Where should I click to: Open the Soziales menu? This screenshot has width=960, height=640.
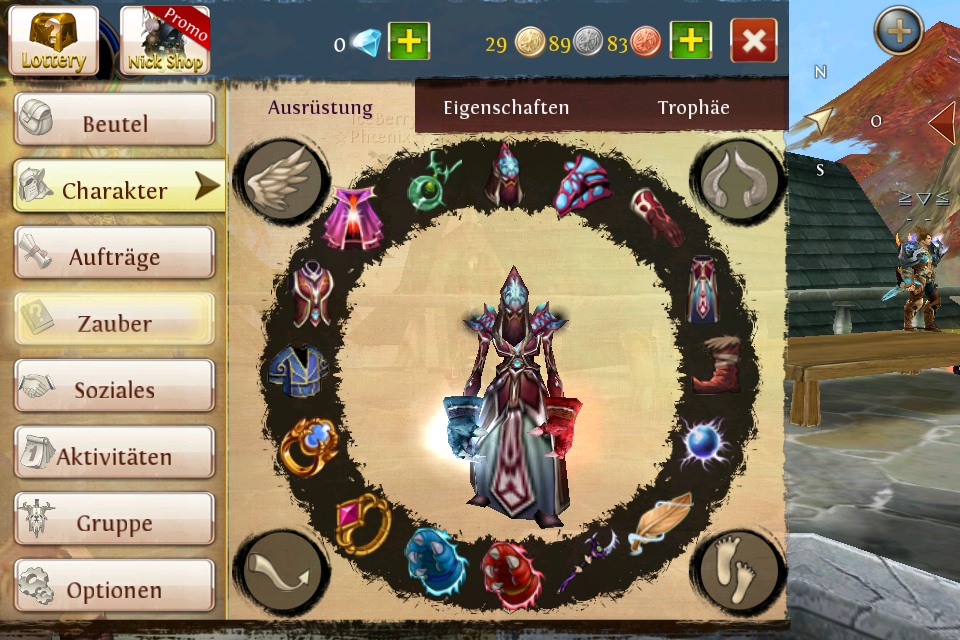(114, 388)
